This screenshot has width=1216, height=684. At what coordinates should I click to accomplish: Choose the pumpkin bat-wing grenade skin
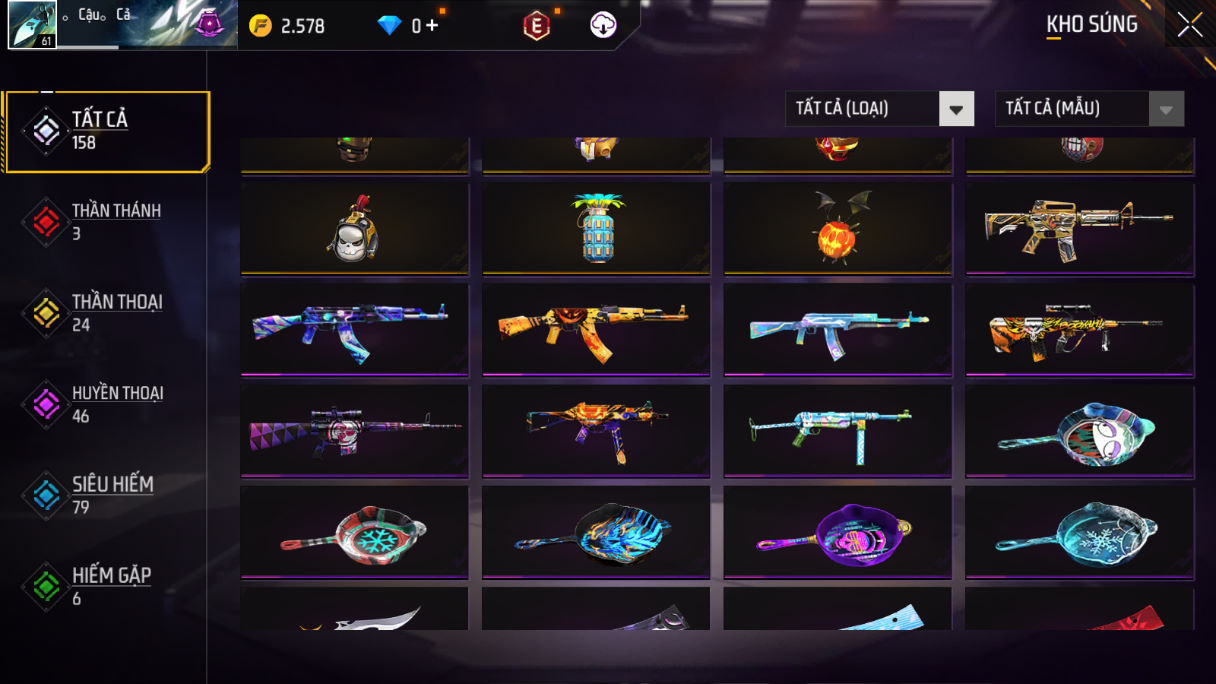tap(838, 228)
